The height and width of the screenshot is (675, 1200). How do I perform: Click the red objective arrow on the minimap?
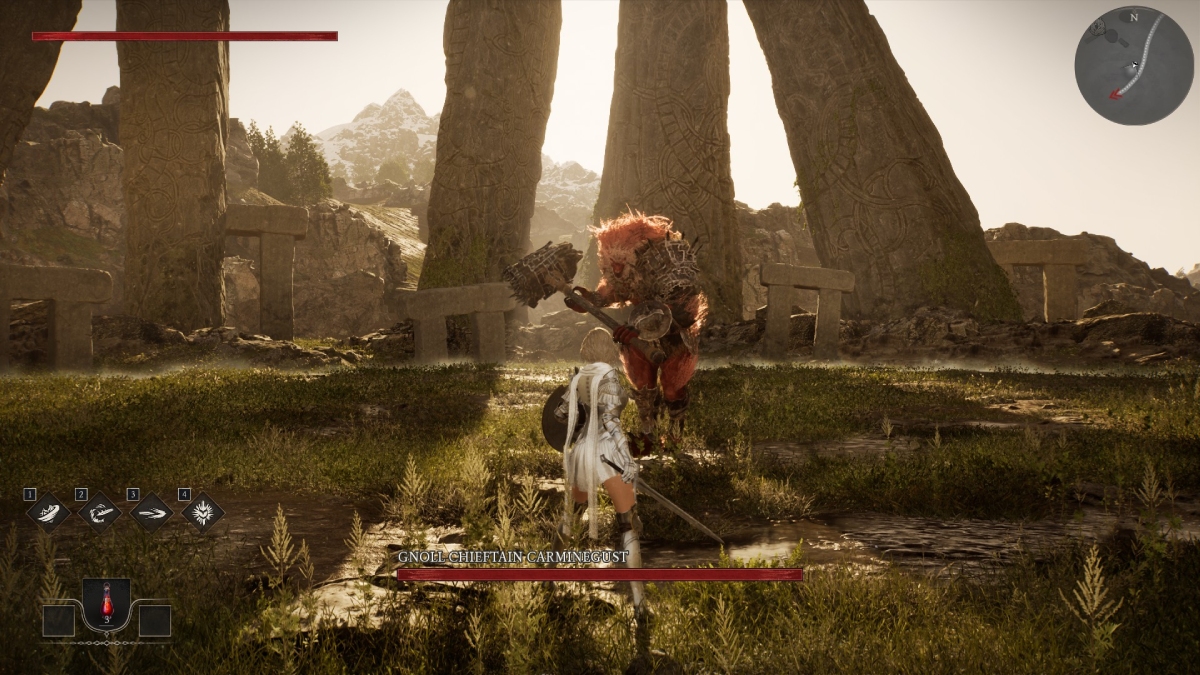pos(1114,95)
